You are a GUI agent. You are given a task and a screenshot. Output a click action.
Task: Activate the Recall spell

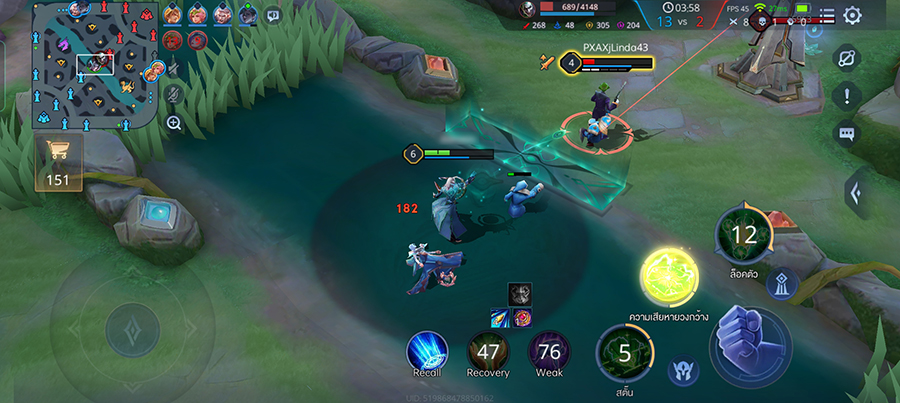(x=427, y=351)
